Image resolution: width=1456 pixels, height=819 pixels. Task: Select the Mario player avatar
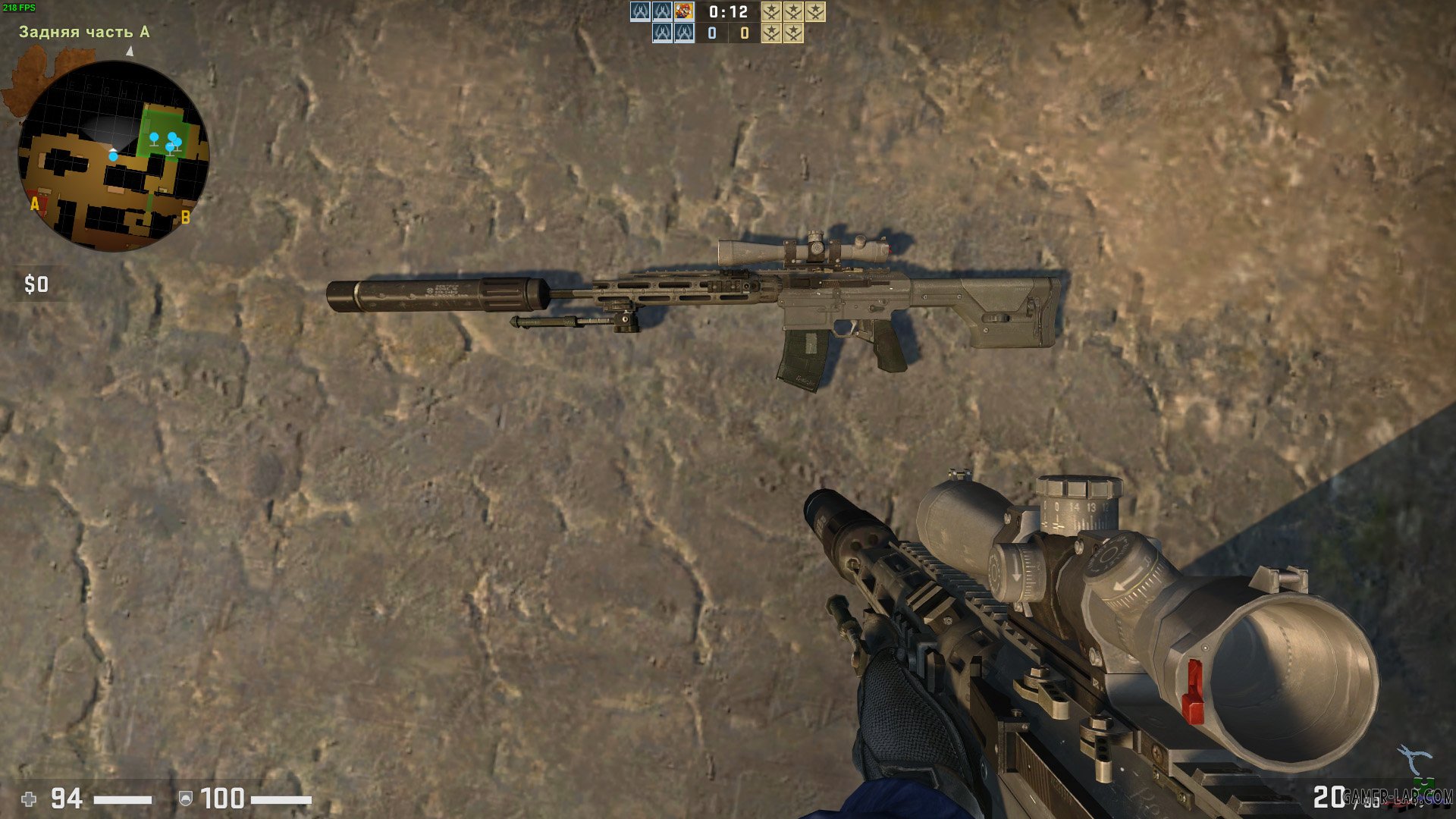(684, 11)
